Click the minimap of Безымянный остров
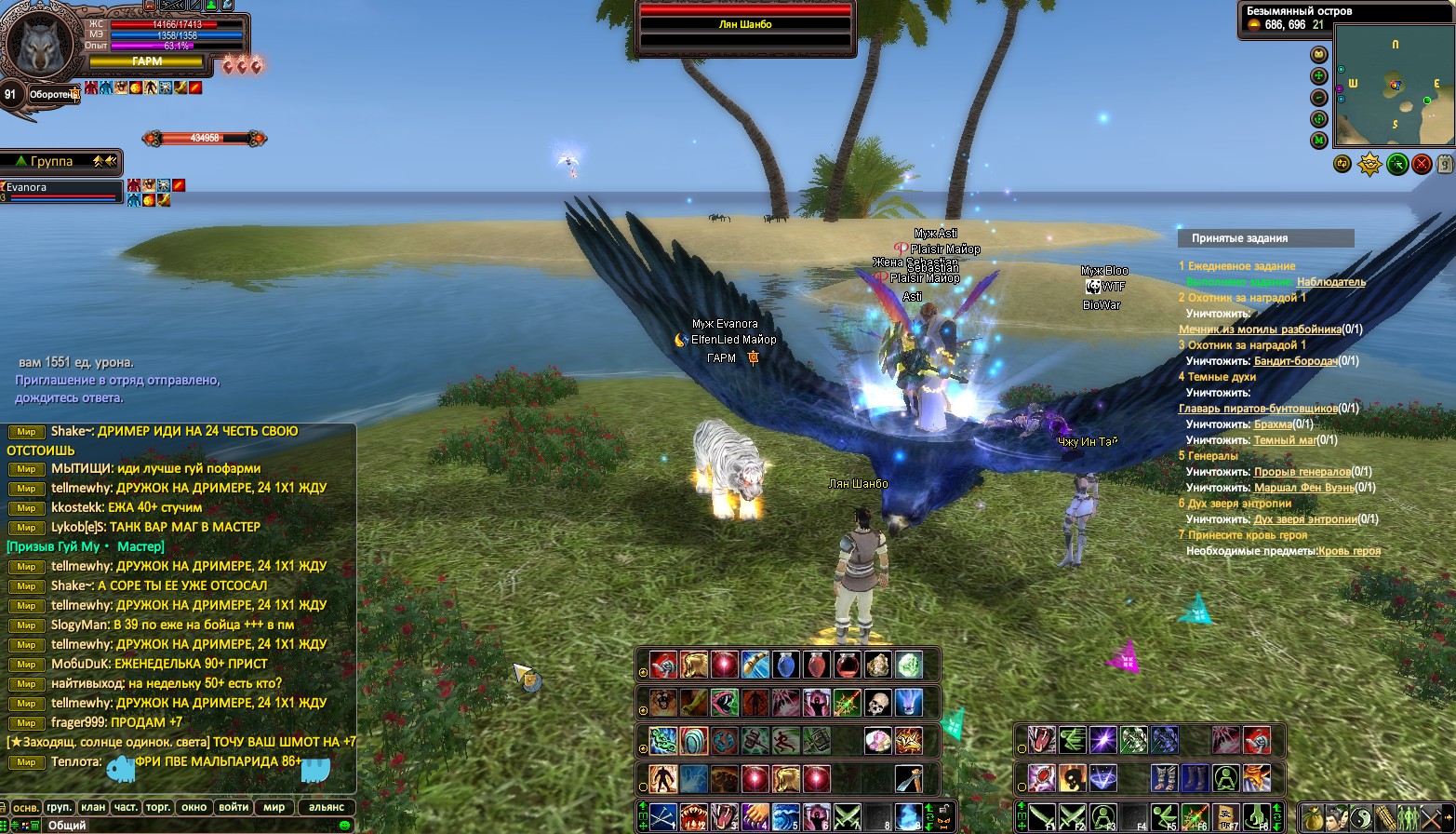 [1393, 86]
